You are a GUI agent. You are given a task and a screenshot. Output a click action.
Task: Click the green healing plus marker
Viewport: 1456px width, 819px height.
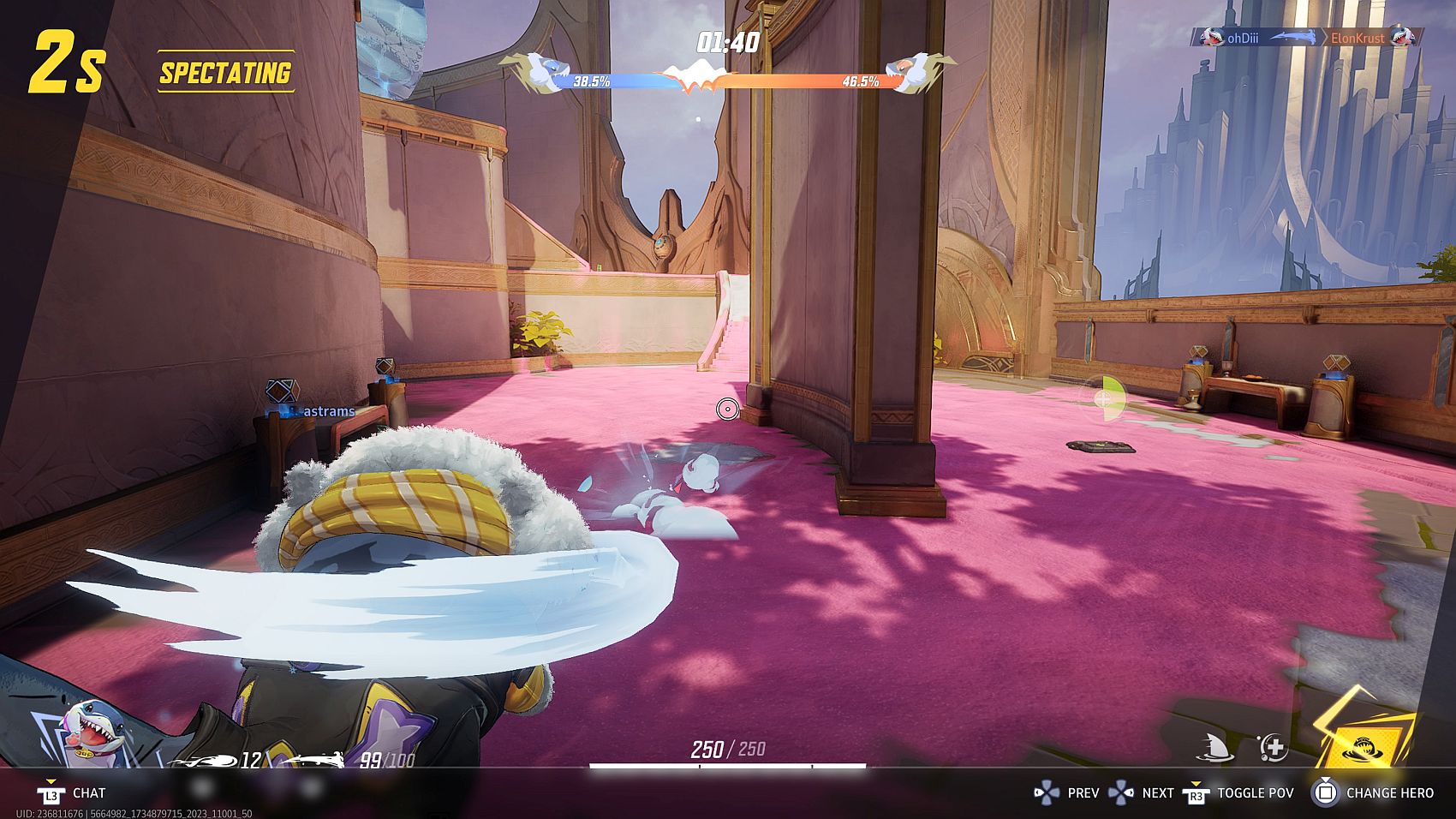(1105, 398)
